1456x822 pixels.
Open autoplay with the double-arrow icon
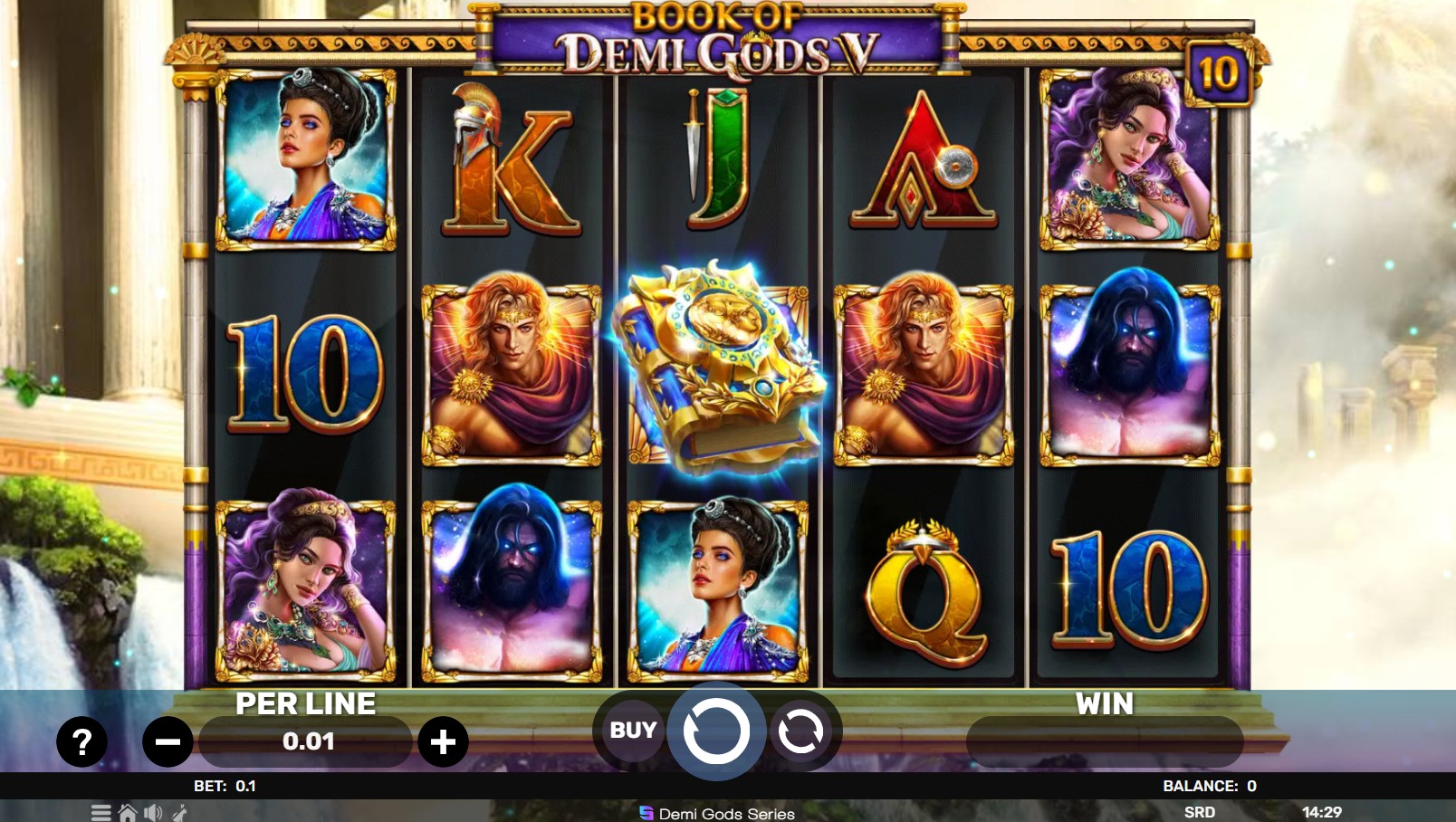pos(800,731)
